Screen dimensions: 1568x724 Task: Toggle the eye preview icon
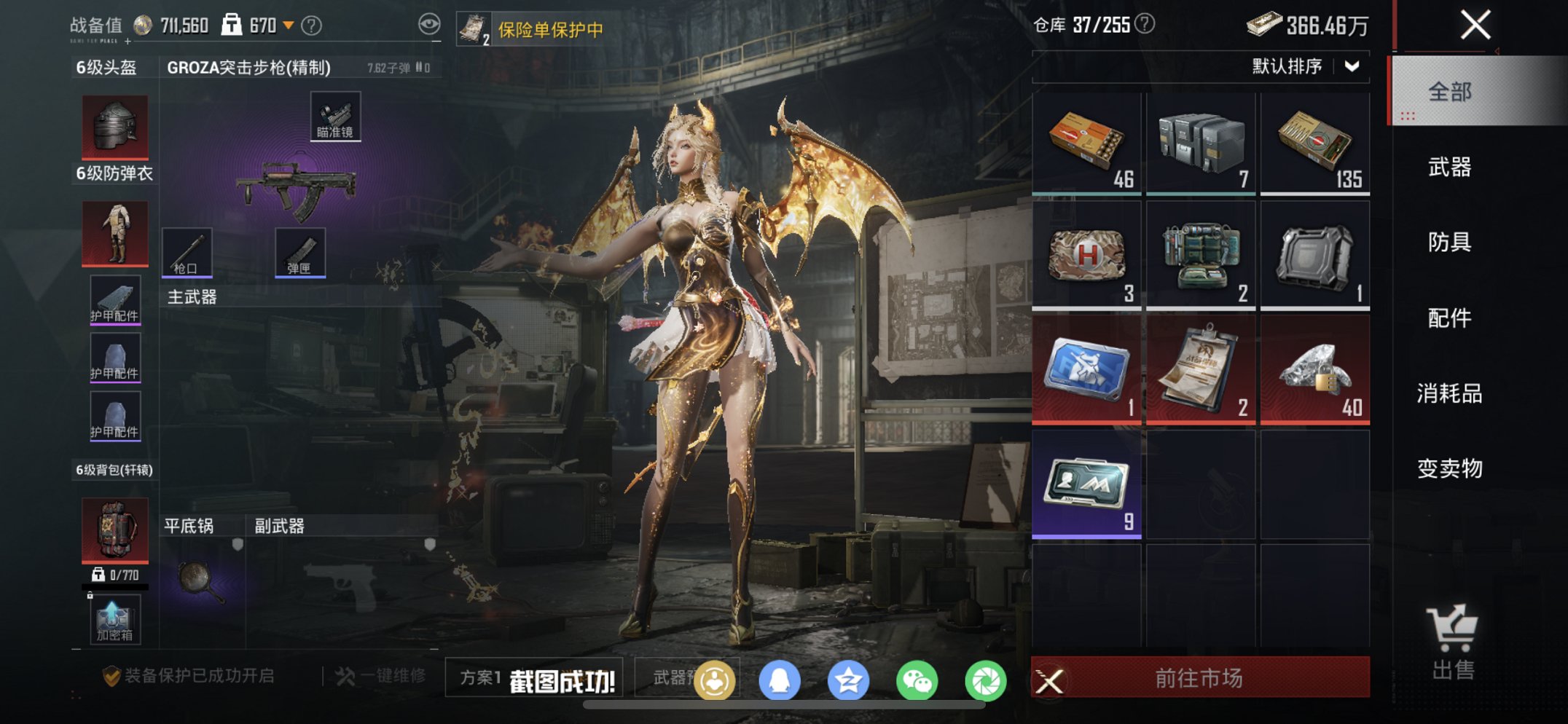click(430, 23)
